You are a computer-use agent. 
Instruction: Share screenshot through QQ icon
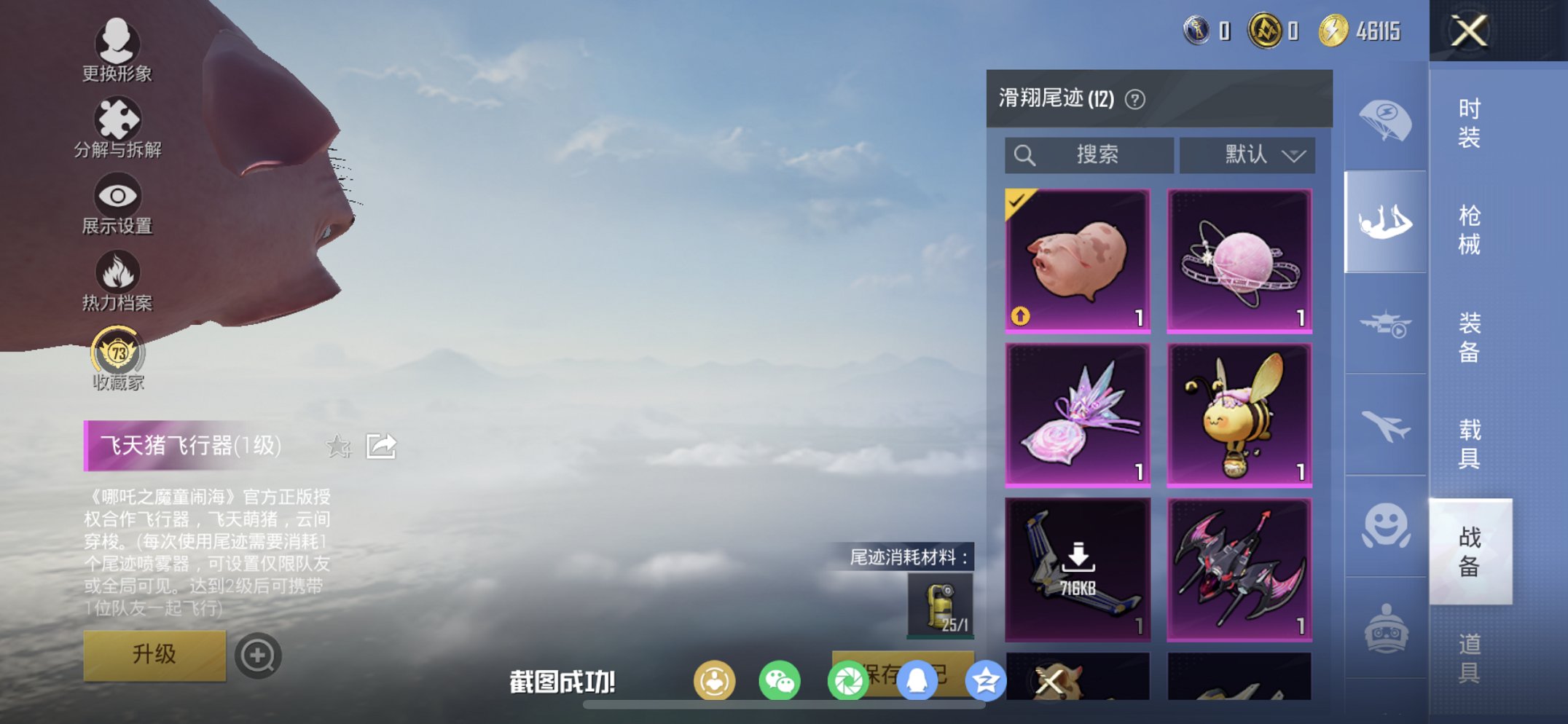[x=917, y=680]
